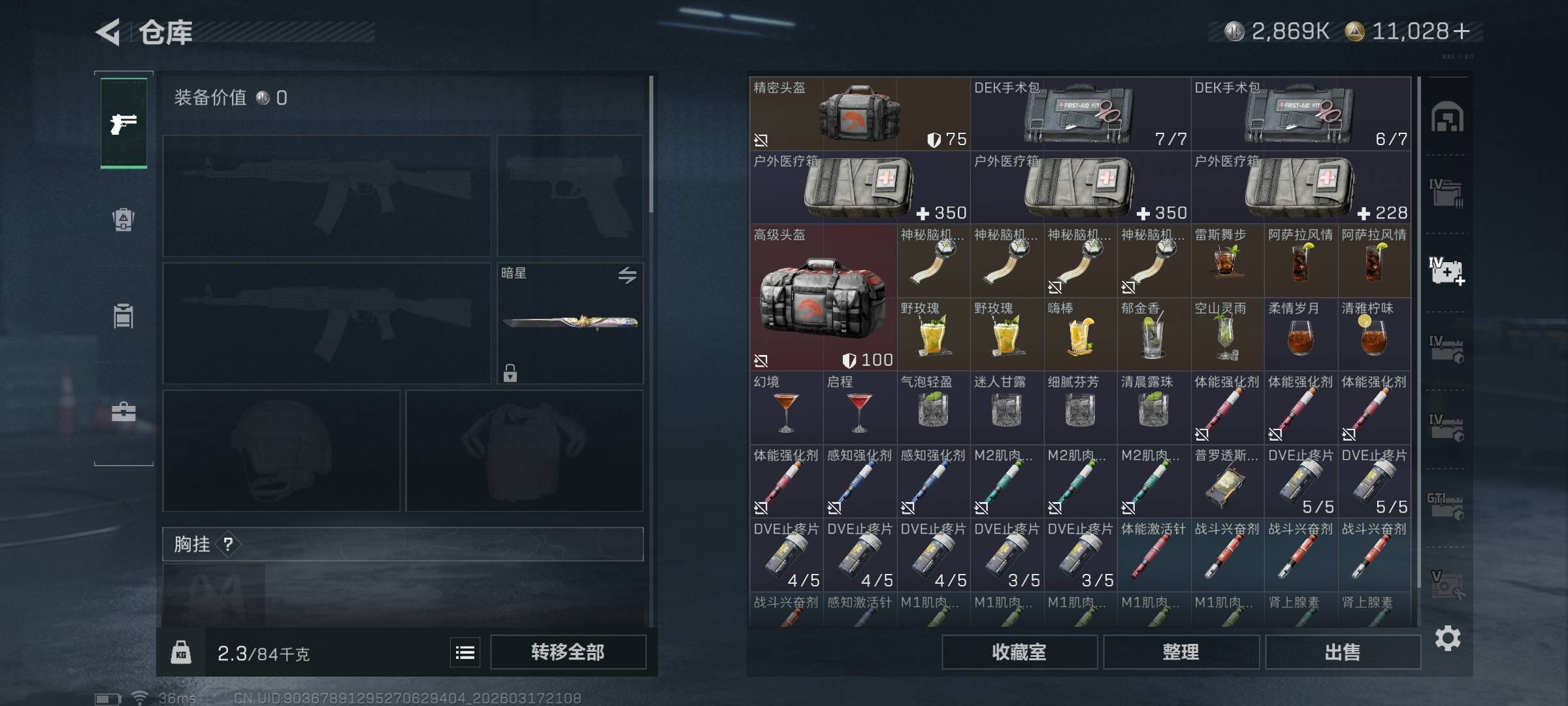Select the 高级头盔 bag item

(823, 297)
